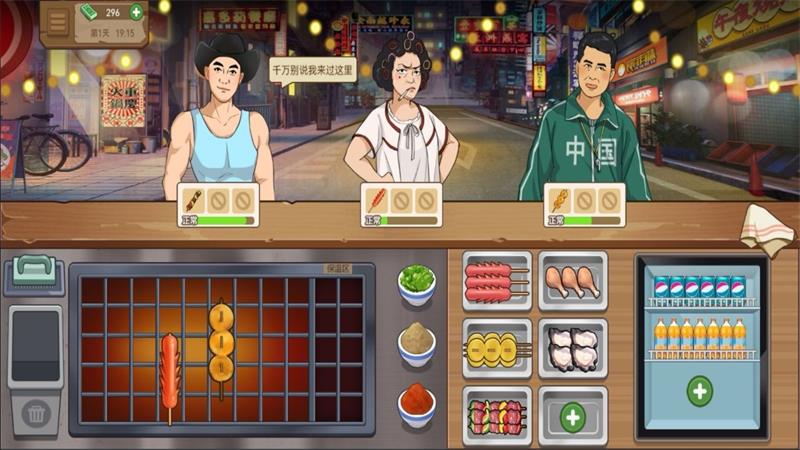
Task: Select the potato skewer on the grill
Action: pos(220,342)
